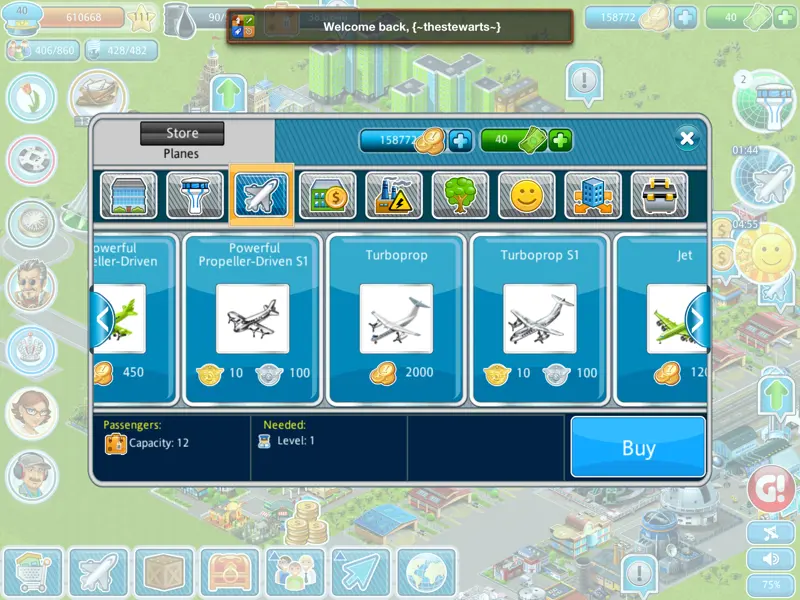
Task: Close the Store window
Action: [686, 138]
